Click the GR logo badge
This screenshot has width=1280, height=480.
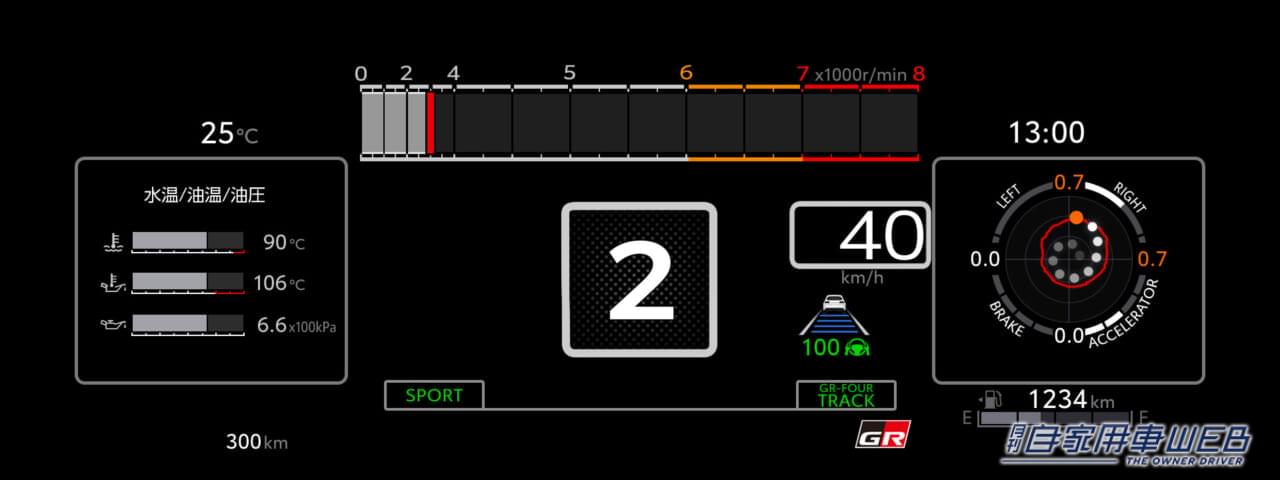click(x=883, y=436)
